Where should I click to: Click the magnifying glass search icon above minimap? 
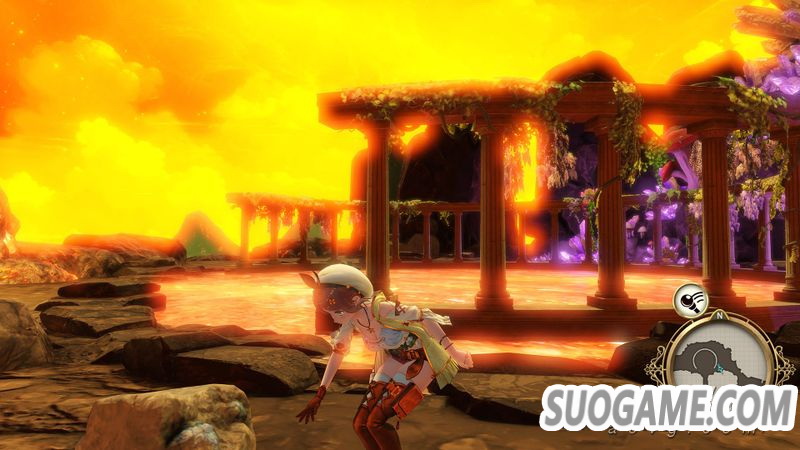(x=688, y=297)
